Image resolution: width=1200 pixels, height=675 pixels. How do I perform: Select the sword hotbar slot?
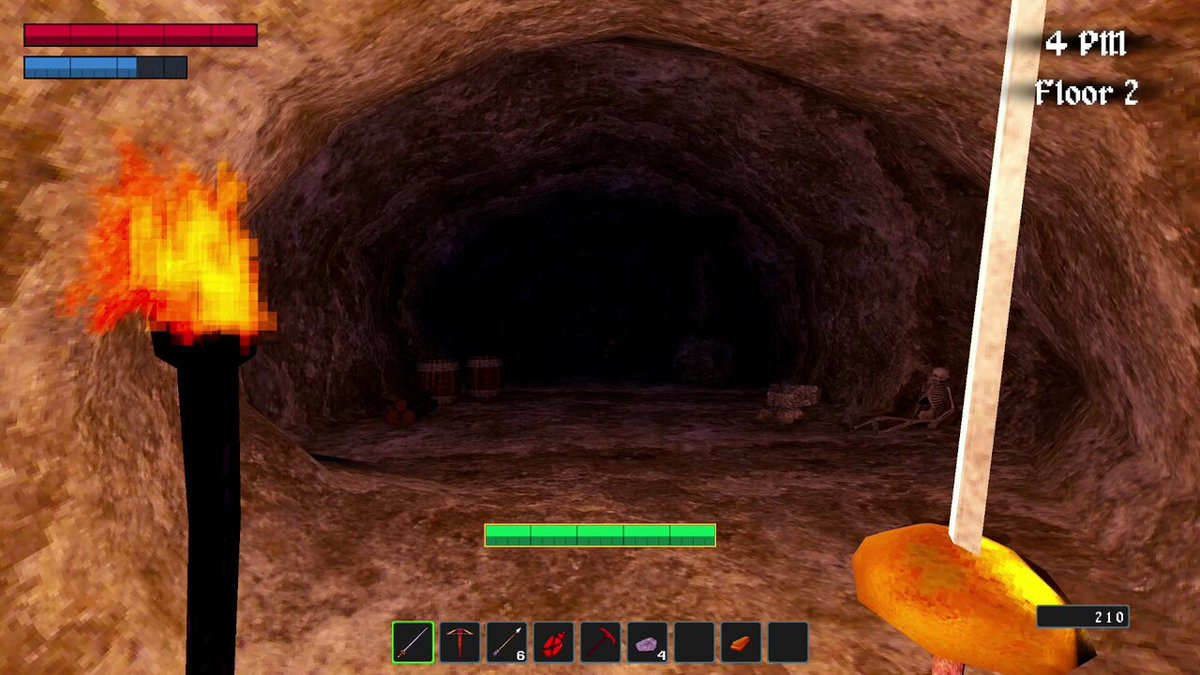(x=412, y=642)
